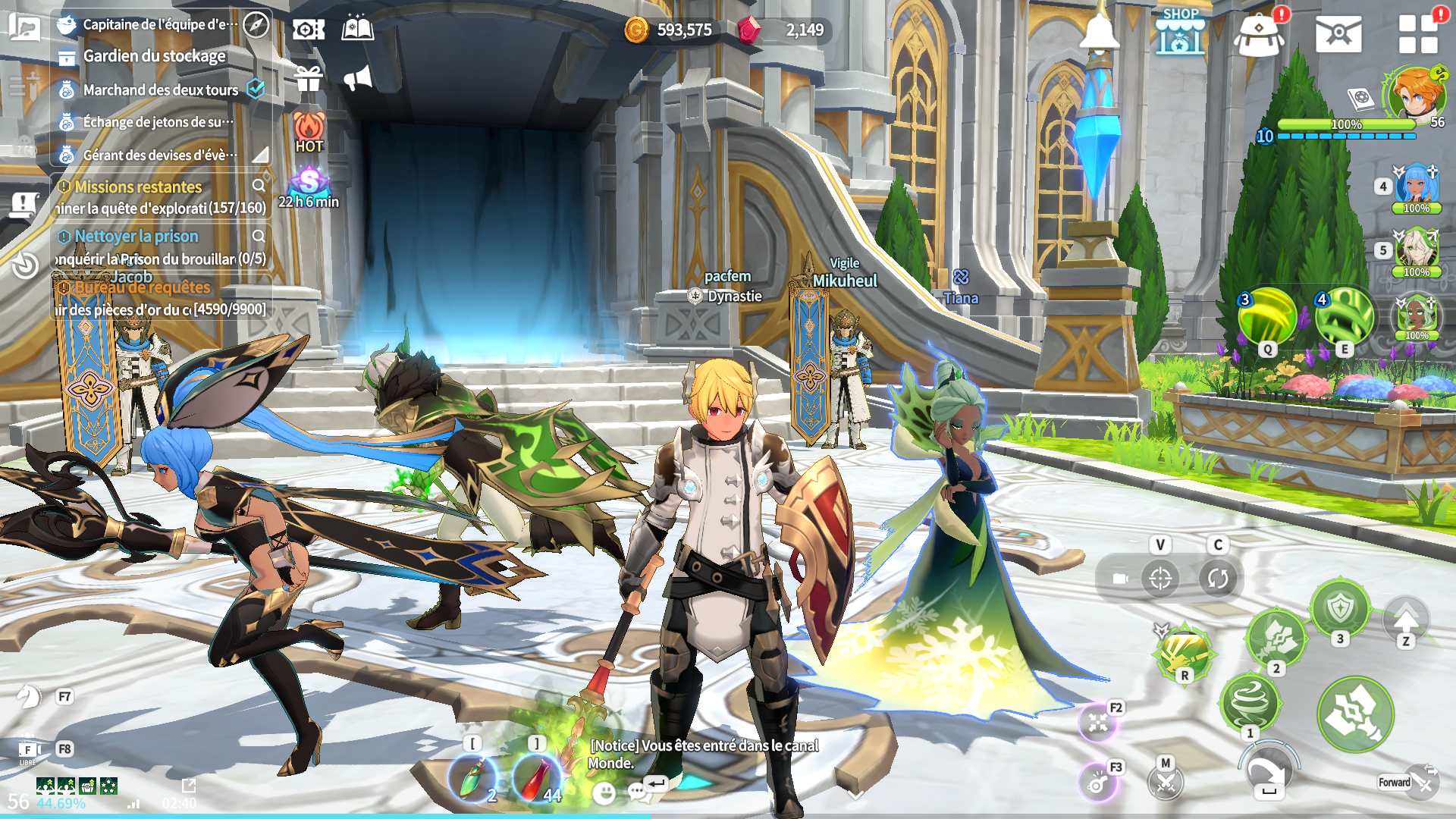The height and width of the screenshot is (819, 1456).
Task: Open the SHOP store icon
Action: coord(1180,32)
